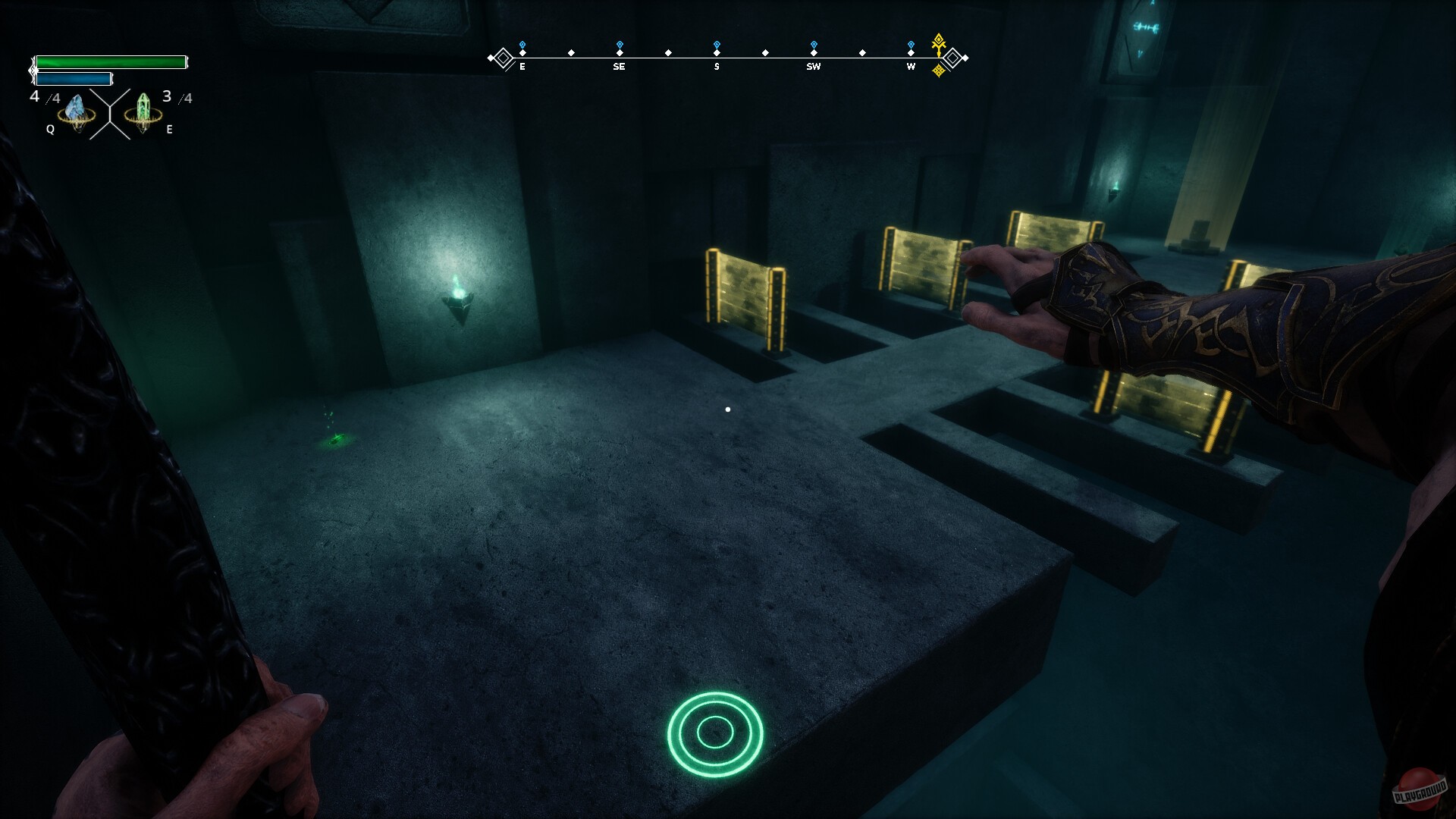Viewport: 1456px width, 819px height.
Task: Open the E ability slot details
Action: pos(169,130)
